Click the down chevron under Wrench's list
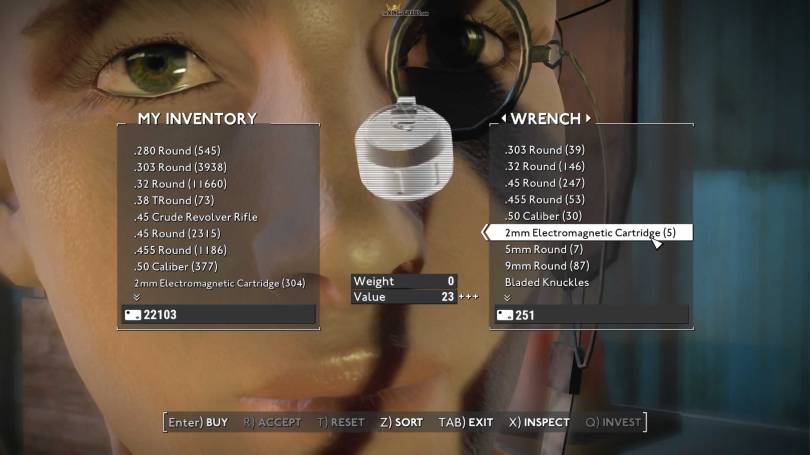This screenshot has height=455, width=810. point(507,297)
